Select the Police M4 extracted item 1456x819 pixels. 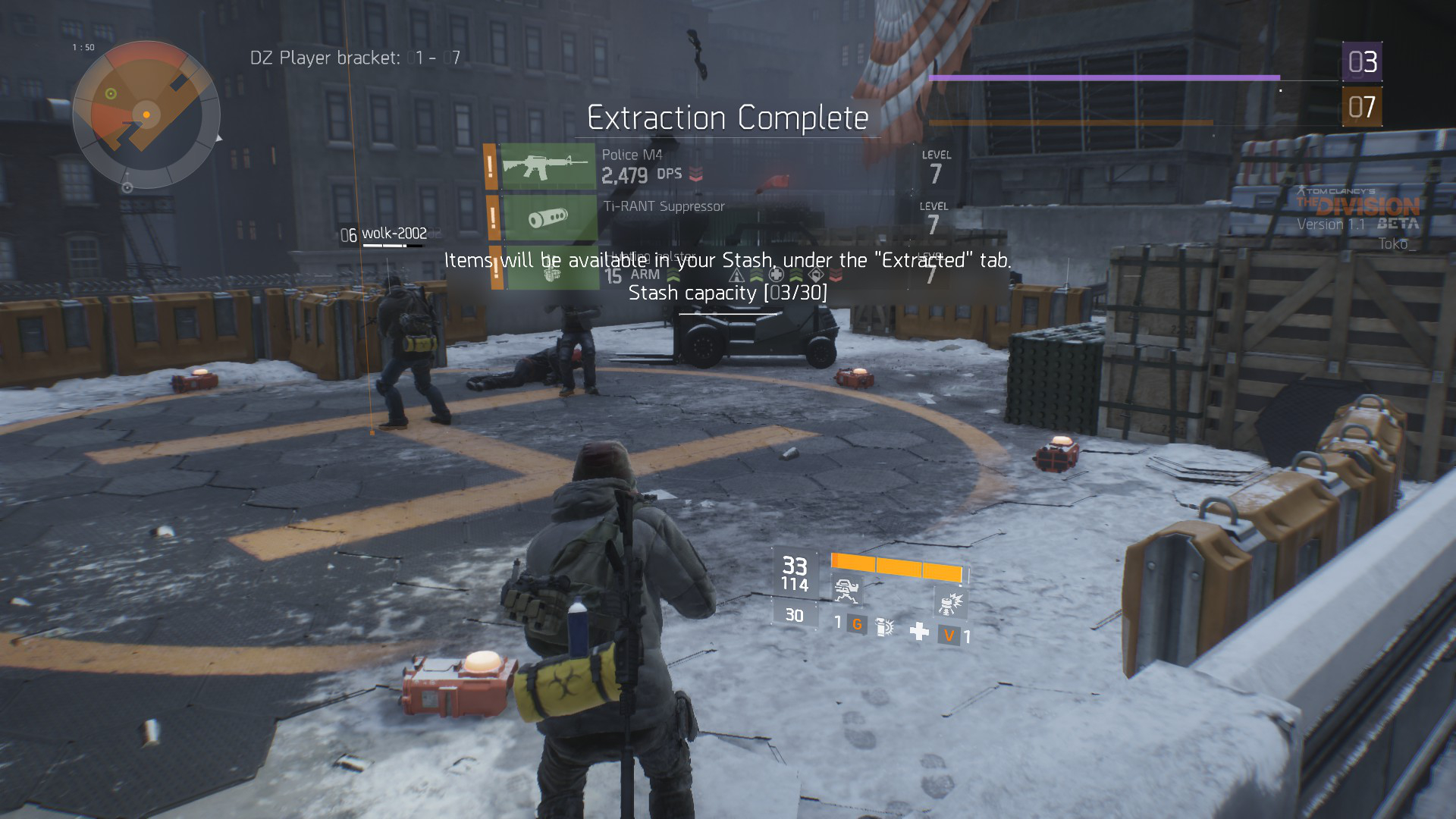548,166
